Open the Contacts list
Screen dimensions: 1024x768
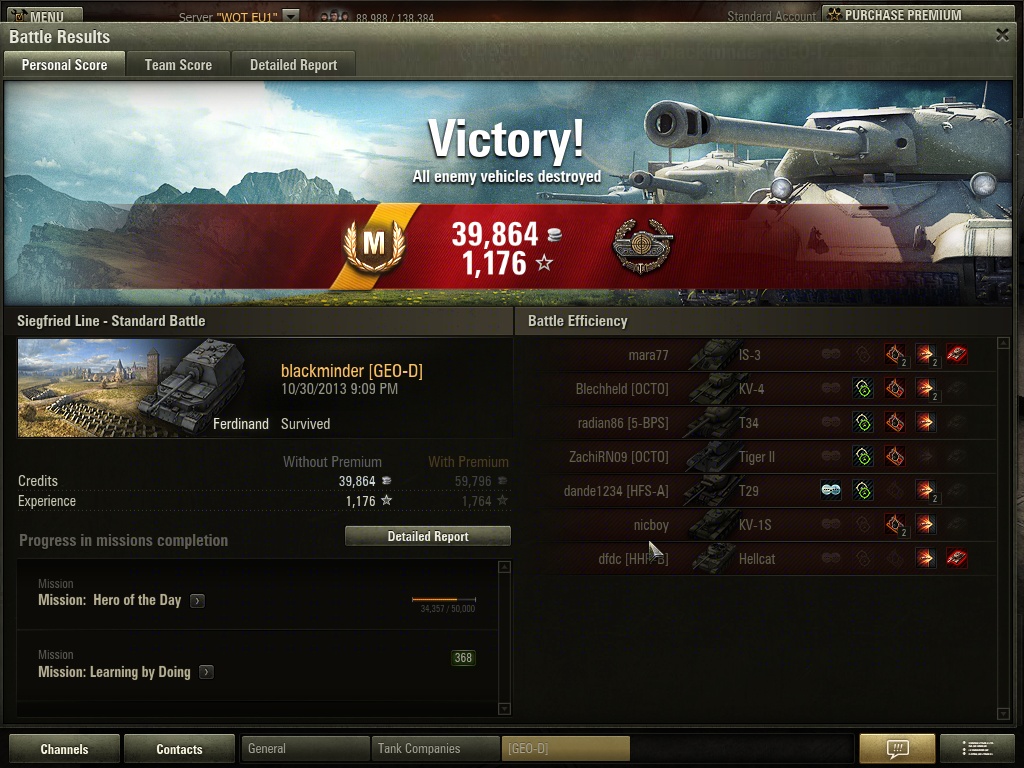pyautogui.click(x=179, y=749)
